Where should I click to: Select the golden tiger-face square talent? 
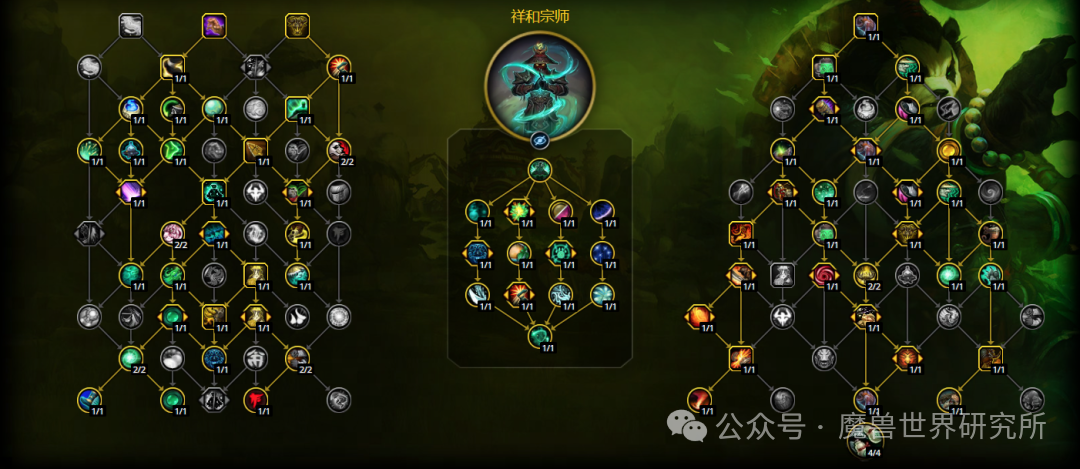click(297, 25)
